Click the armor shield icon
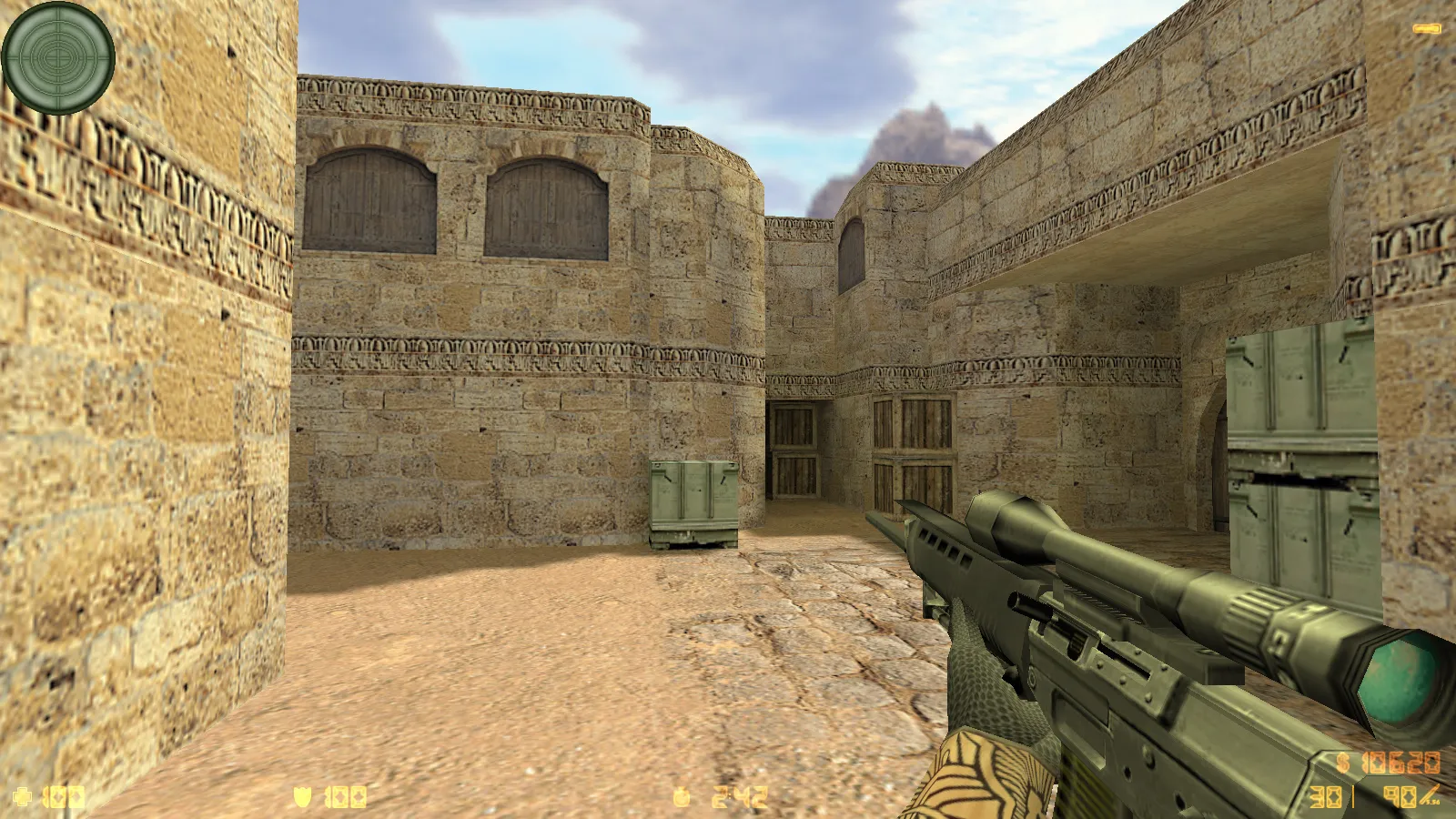 click(300, 794)
